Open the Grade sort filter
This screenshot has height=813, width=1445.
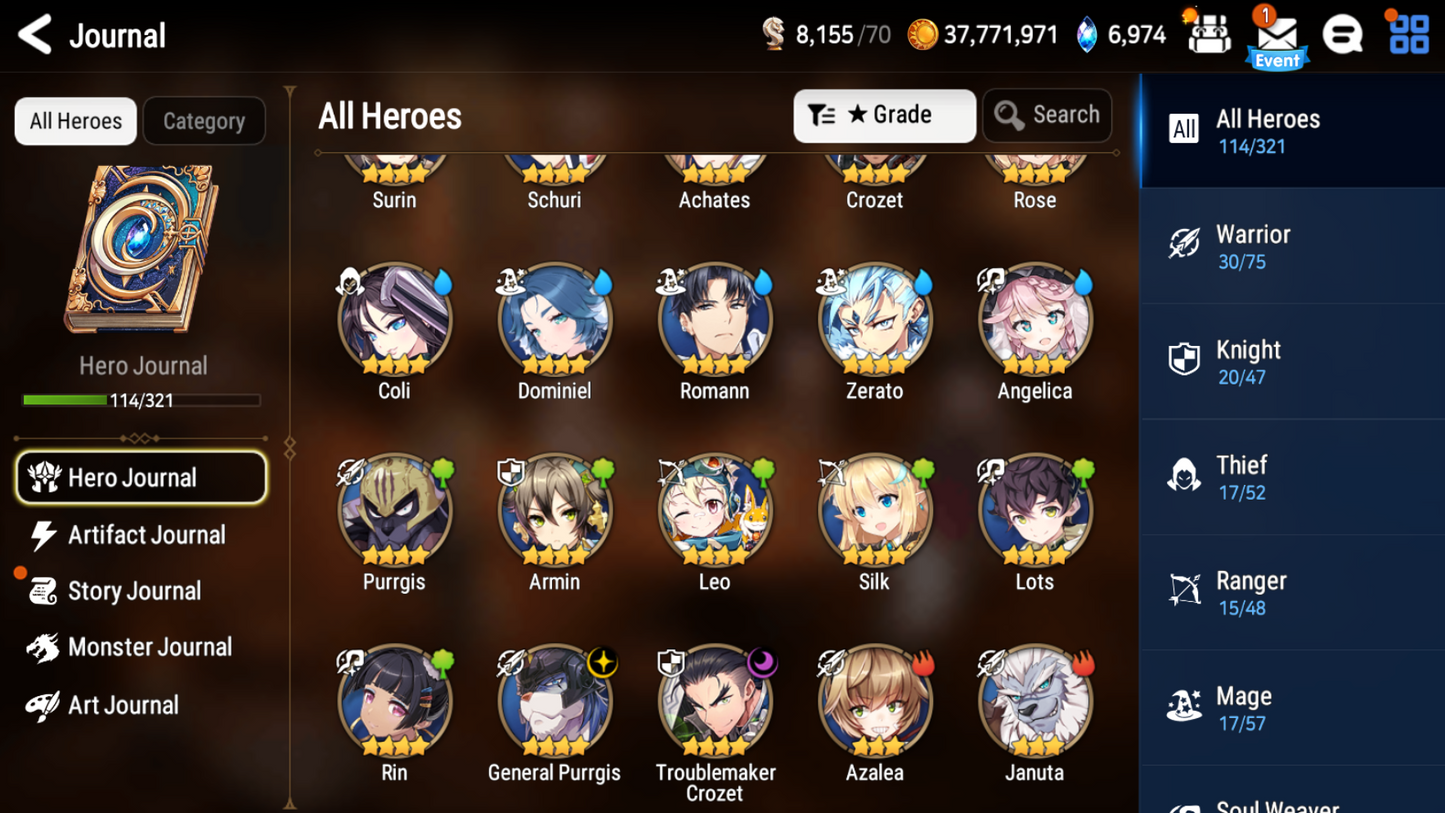coord(884,116)
